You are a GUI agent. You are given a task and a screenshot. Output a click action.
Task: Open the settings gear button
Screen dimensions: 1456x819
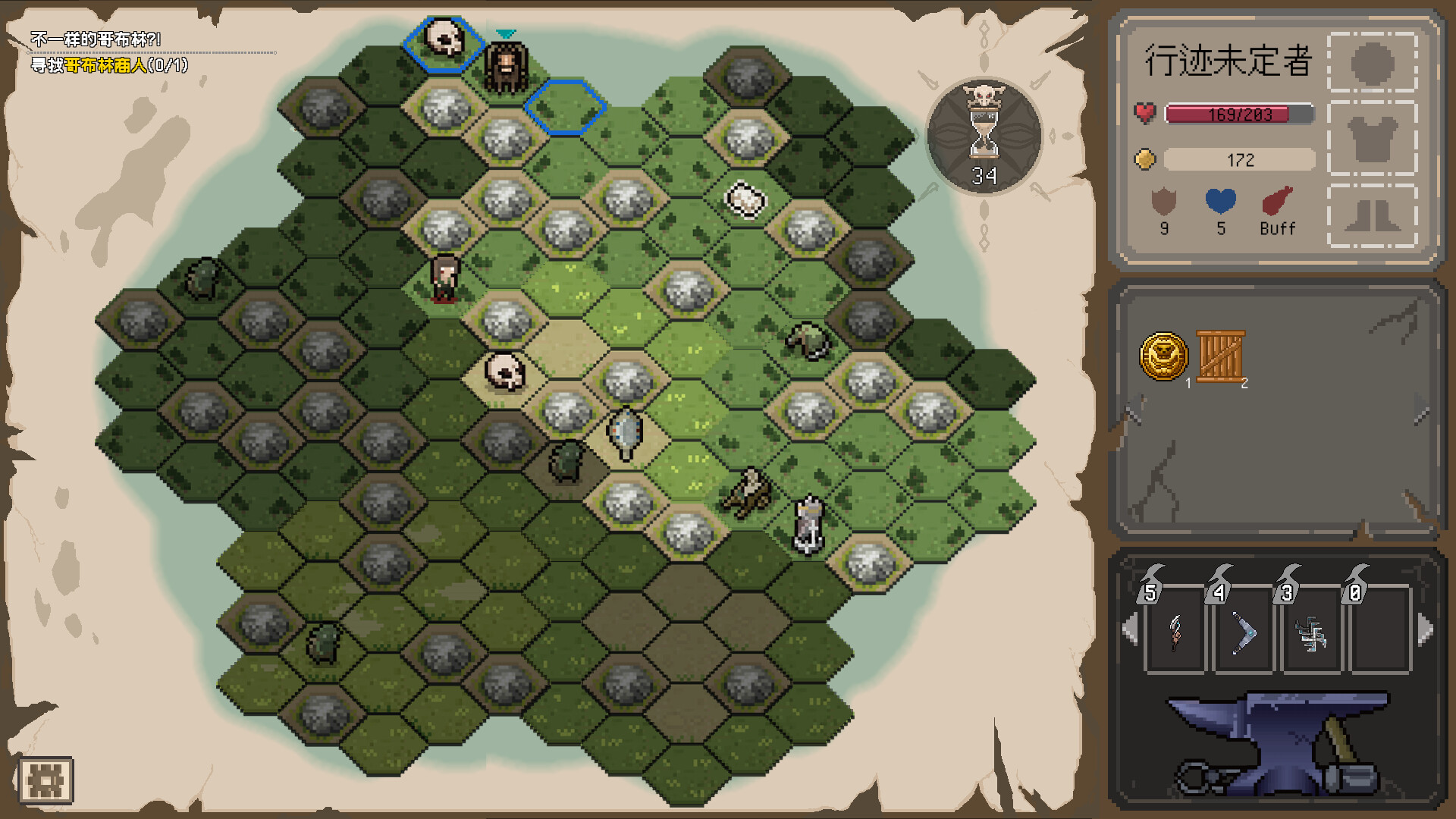point(45,780)
